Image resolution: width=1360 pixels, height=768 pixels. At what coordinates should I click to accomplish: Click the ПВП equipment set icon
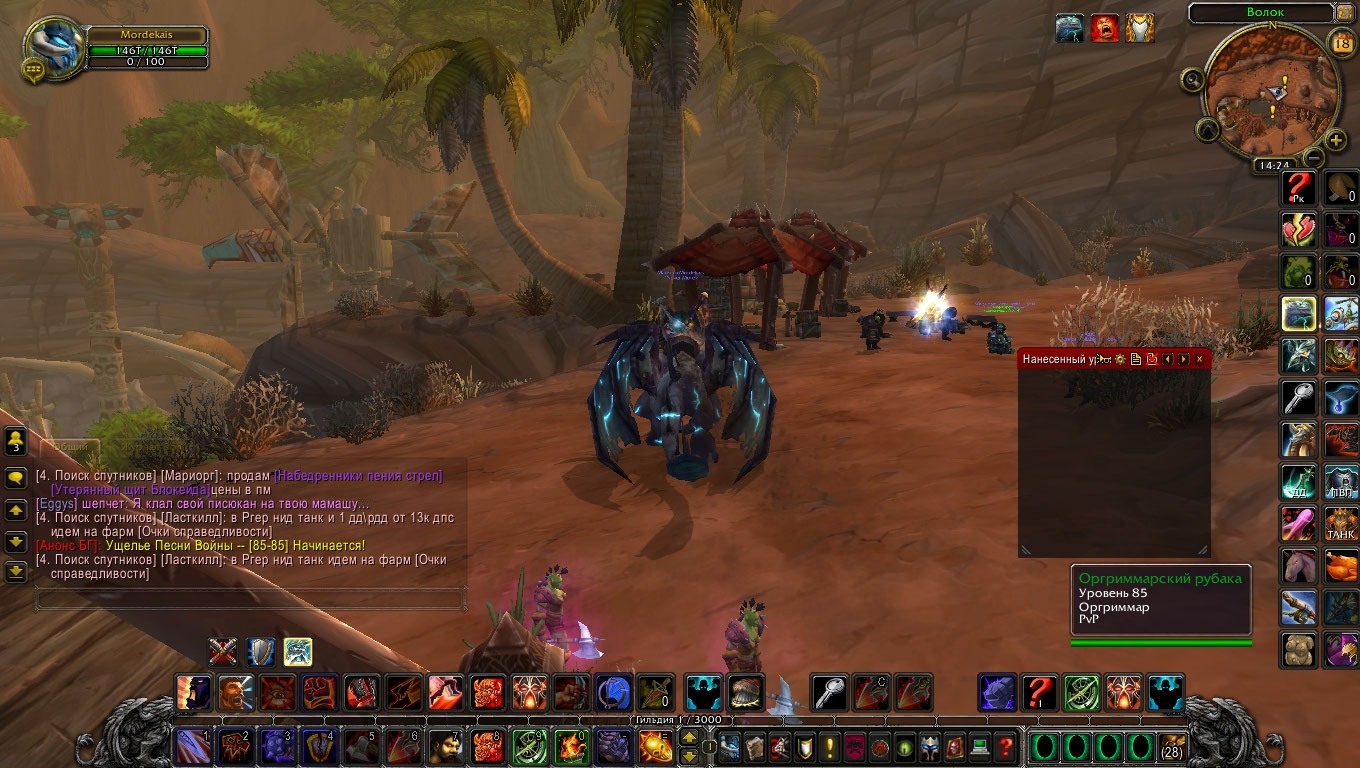1341,481
